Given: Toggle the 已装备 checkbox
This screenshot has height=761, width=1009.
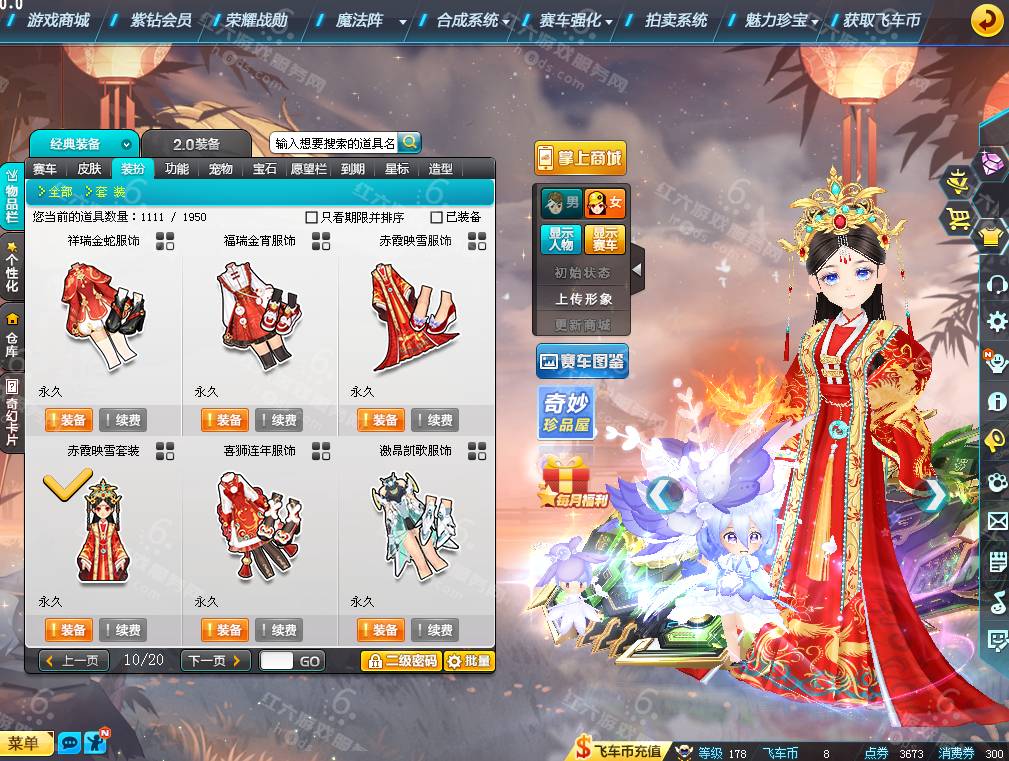Looking at the screenshot, I should coord(436,217).
